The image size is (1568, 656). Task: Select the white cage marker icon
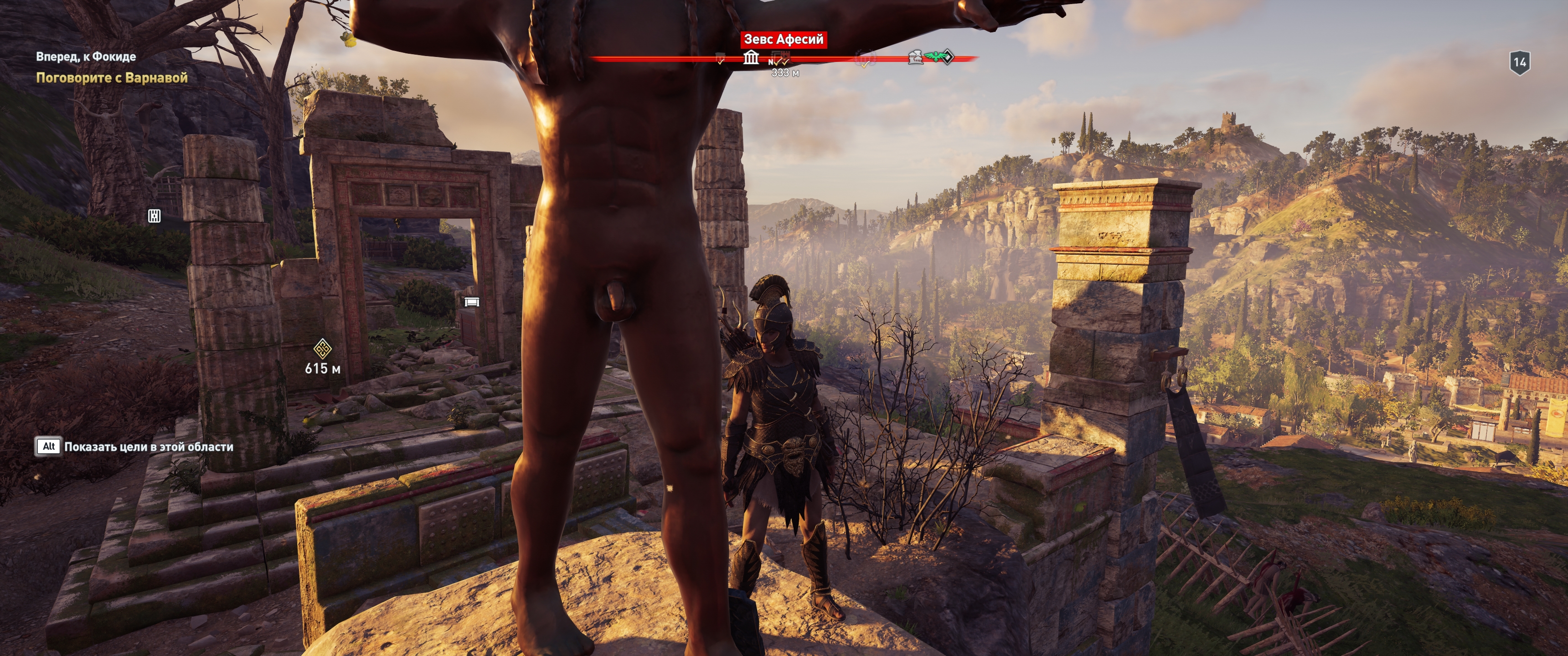pos(155,215)
